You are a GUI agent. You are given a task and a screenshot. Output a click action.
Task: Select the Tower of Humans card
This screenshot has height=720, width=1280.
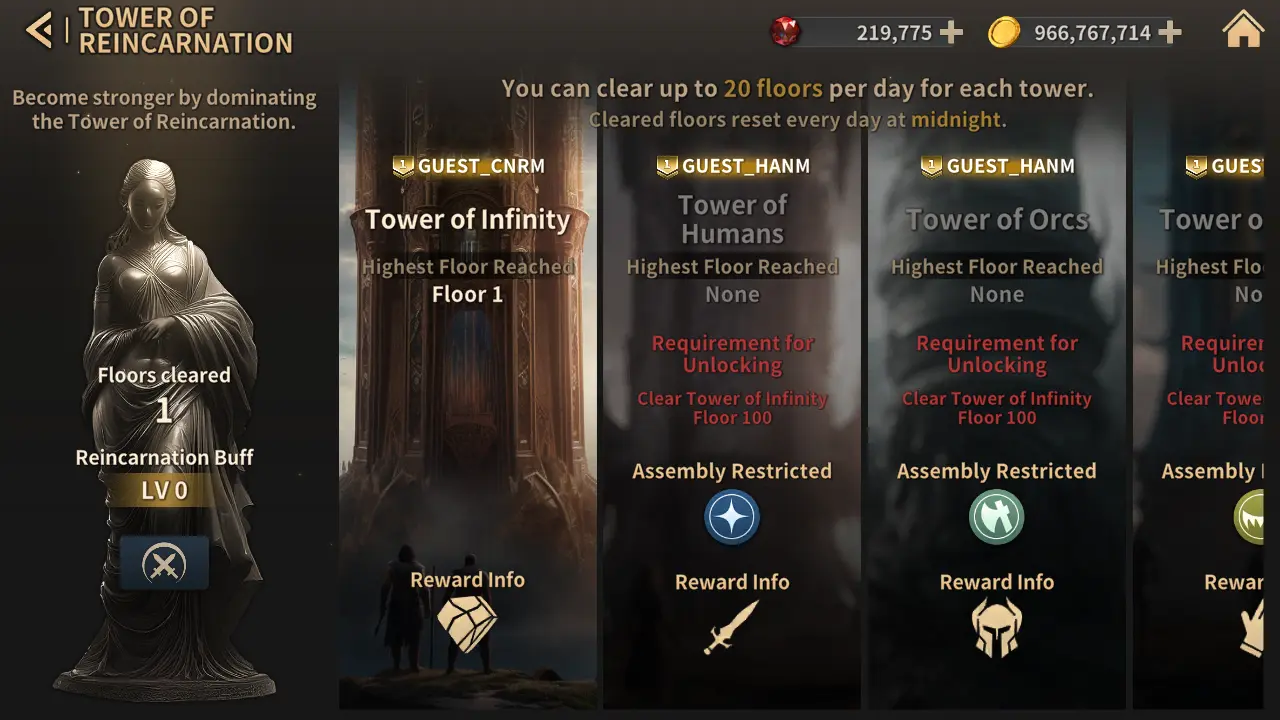coord(732,400)
